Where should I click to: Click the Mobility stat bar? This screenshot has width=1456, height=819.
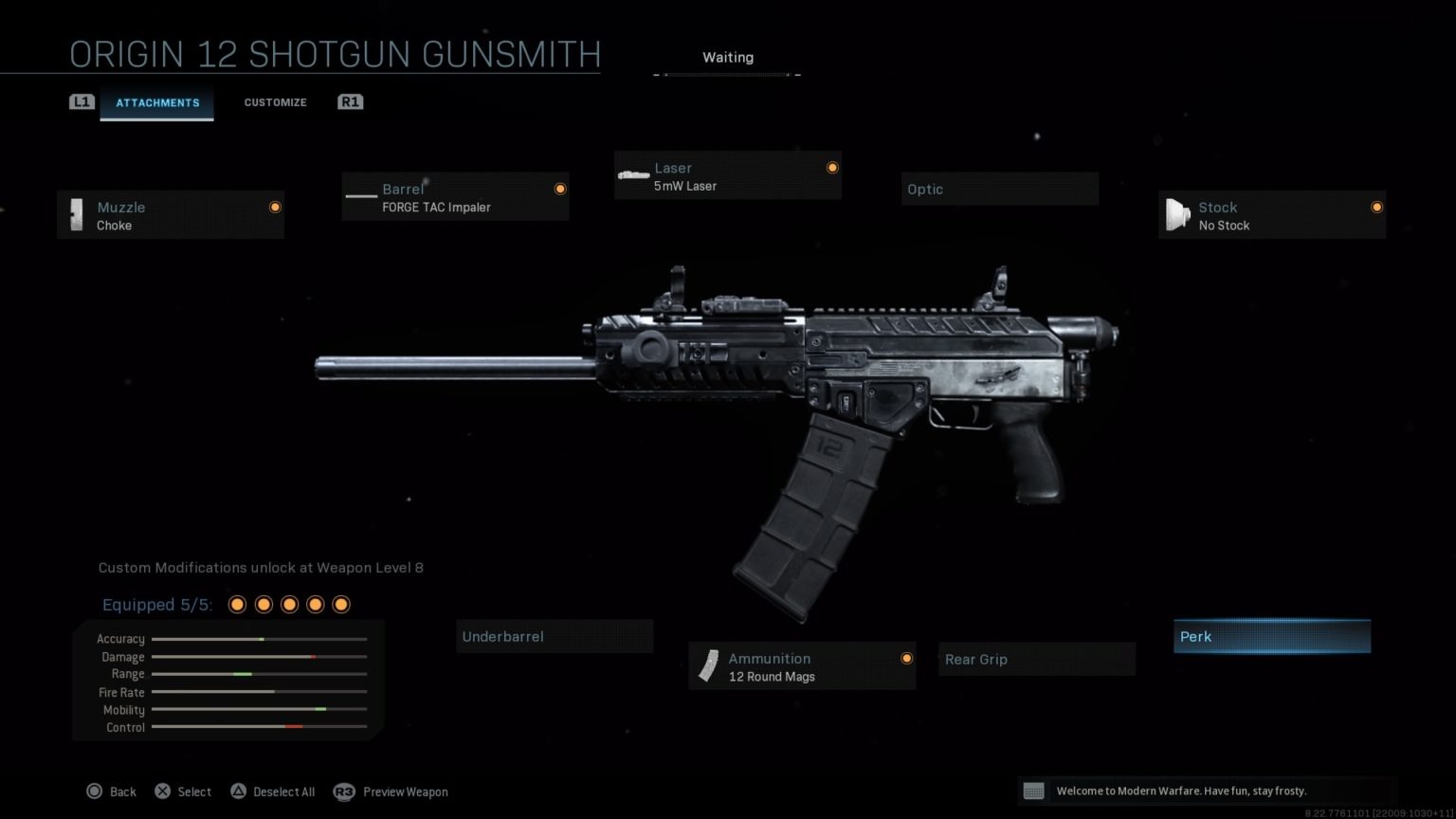pyautogui.click(x=258, y=709)
